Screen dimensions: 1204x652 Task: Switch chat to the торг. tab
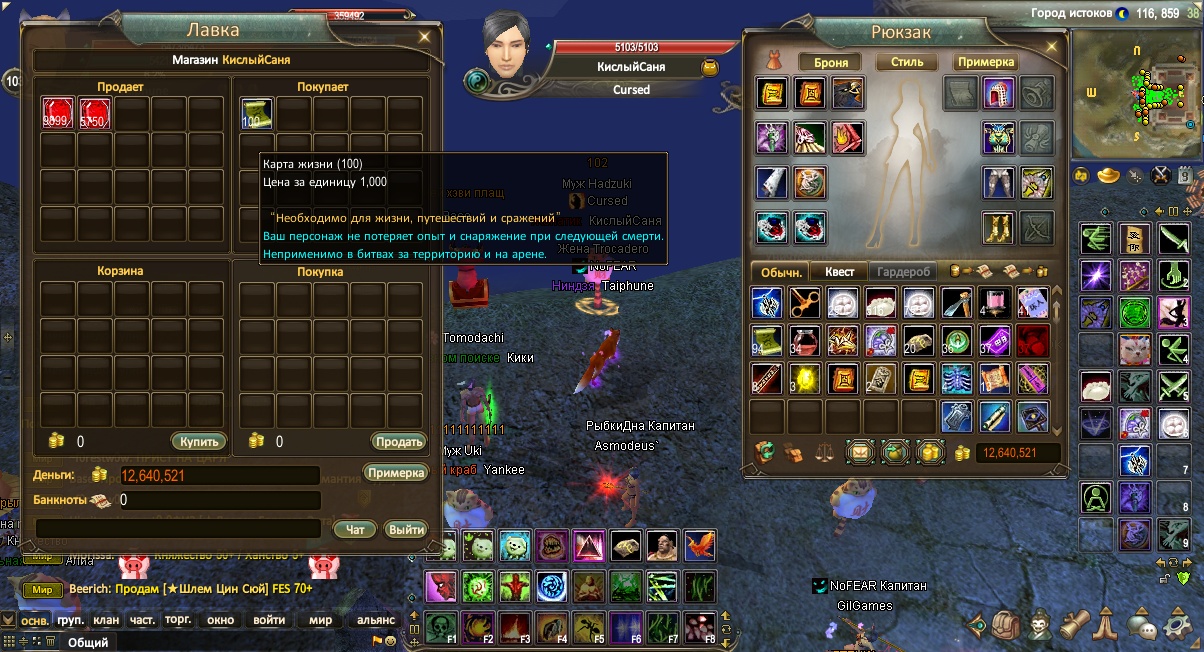click(x=178, y=620)
